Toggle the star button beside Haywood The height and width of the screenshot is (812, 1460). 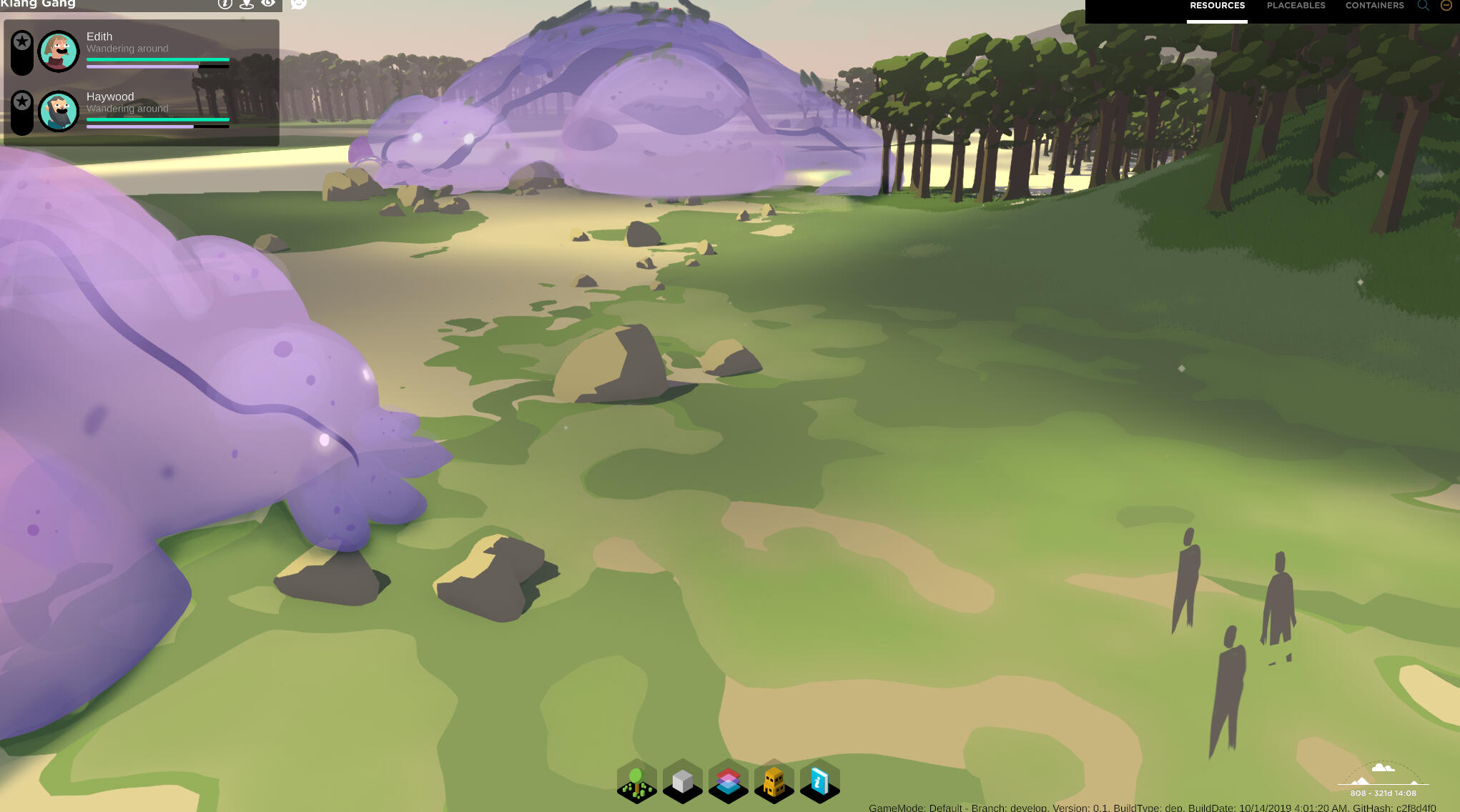click(22, 102)
